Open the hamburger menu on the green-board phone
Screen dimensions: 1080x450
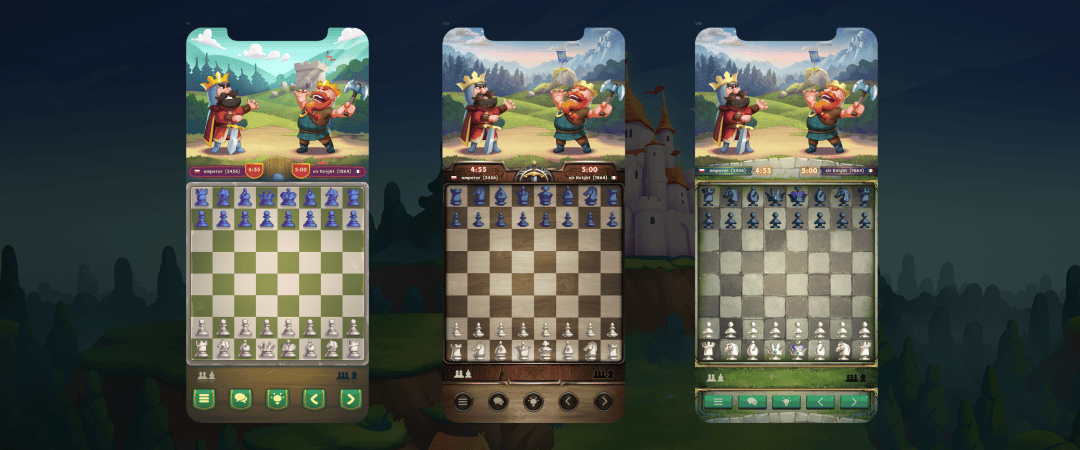[204, 399]
